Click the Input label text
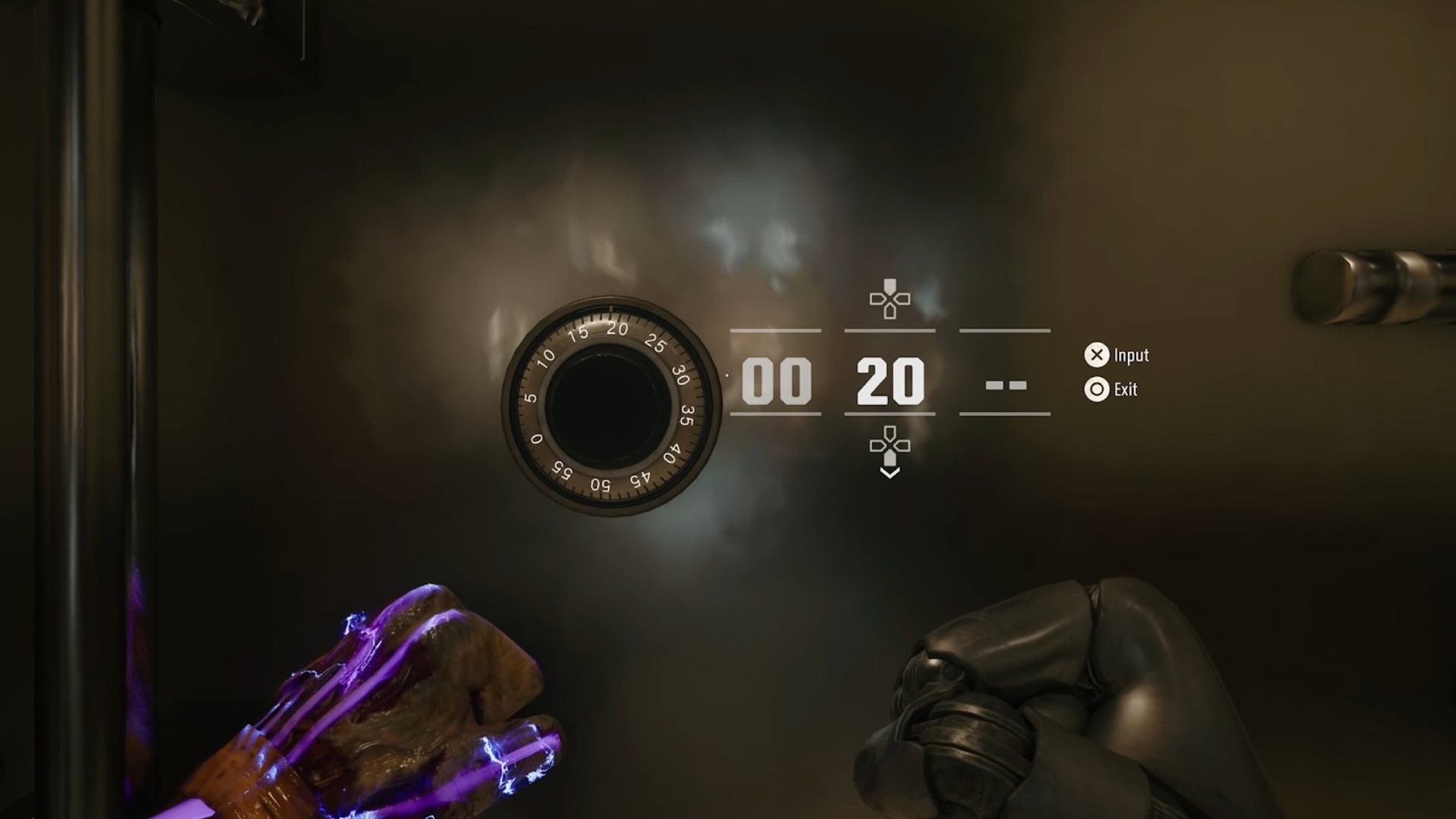This screenshot has width=1456, height=819. [x=1131, y=356]
